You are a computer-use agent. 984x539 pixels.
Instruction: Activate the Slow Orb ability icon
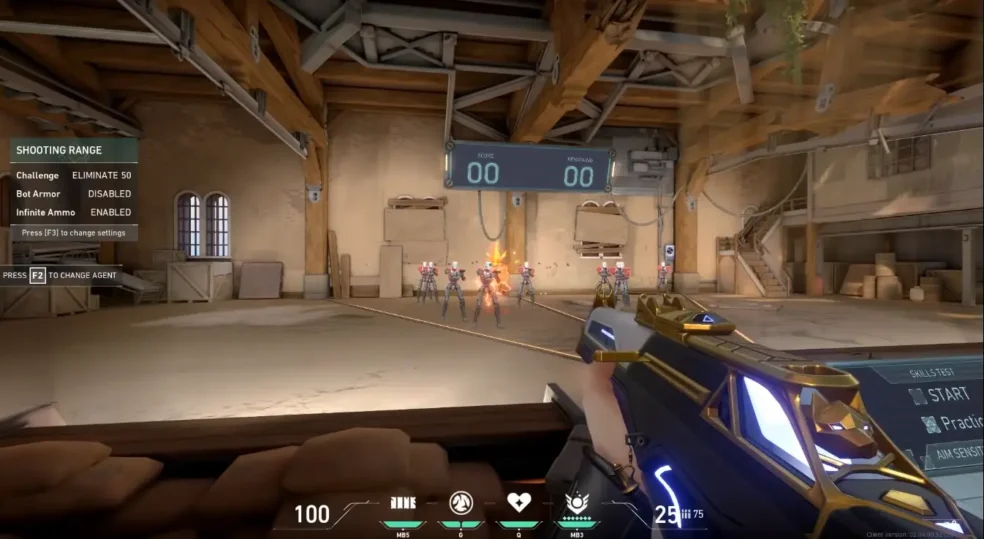tap(461, 503)
